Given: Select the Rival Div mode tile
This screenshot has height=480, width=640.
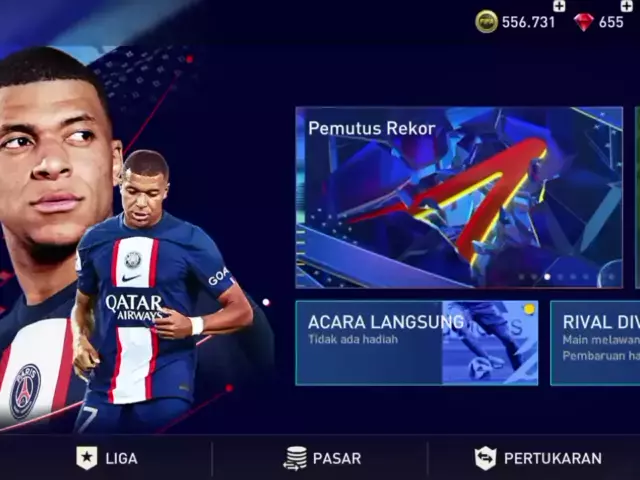Looking at the screenshot, I should pyautogui.click(x=596, y=342).
